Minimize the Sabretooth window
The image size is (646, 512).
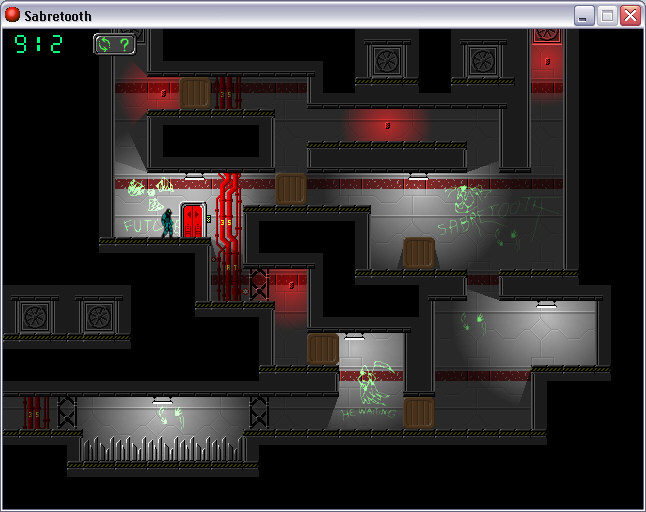584,15
